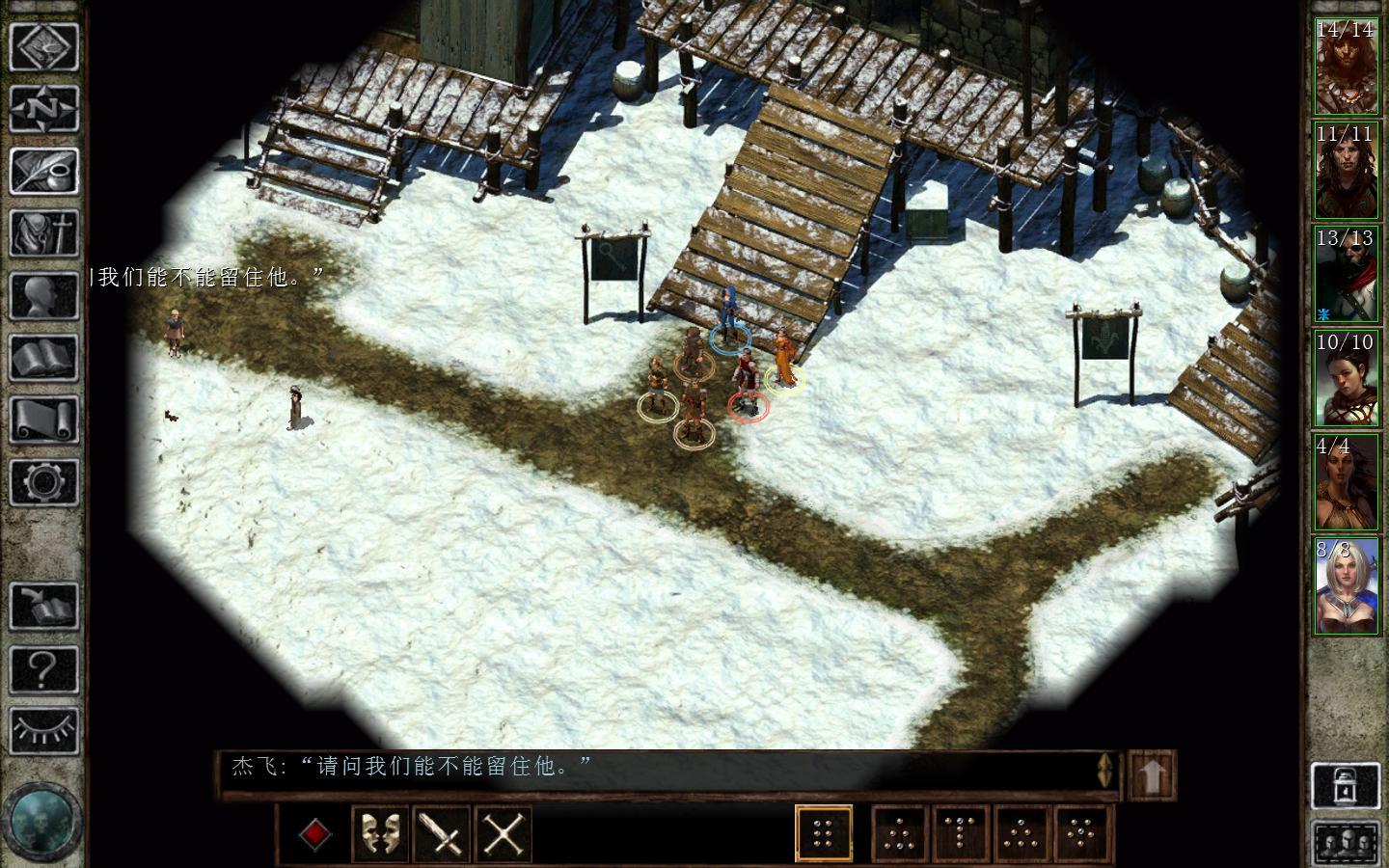
Task: Open the area map with compass button
Action: 43,109
